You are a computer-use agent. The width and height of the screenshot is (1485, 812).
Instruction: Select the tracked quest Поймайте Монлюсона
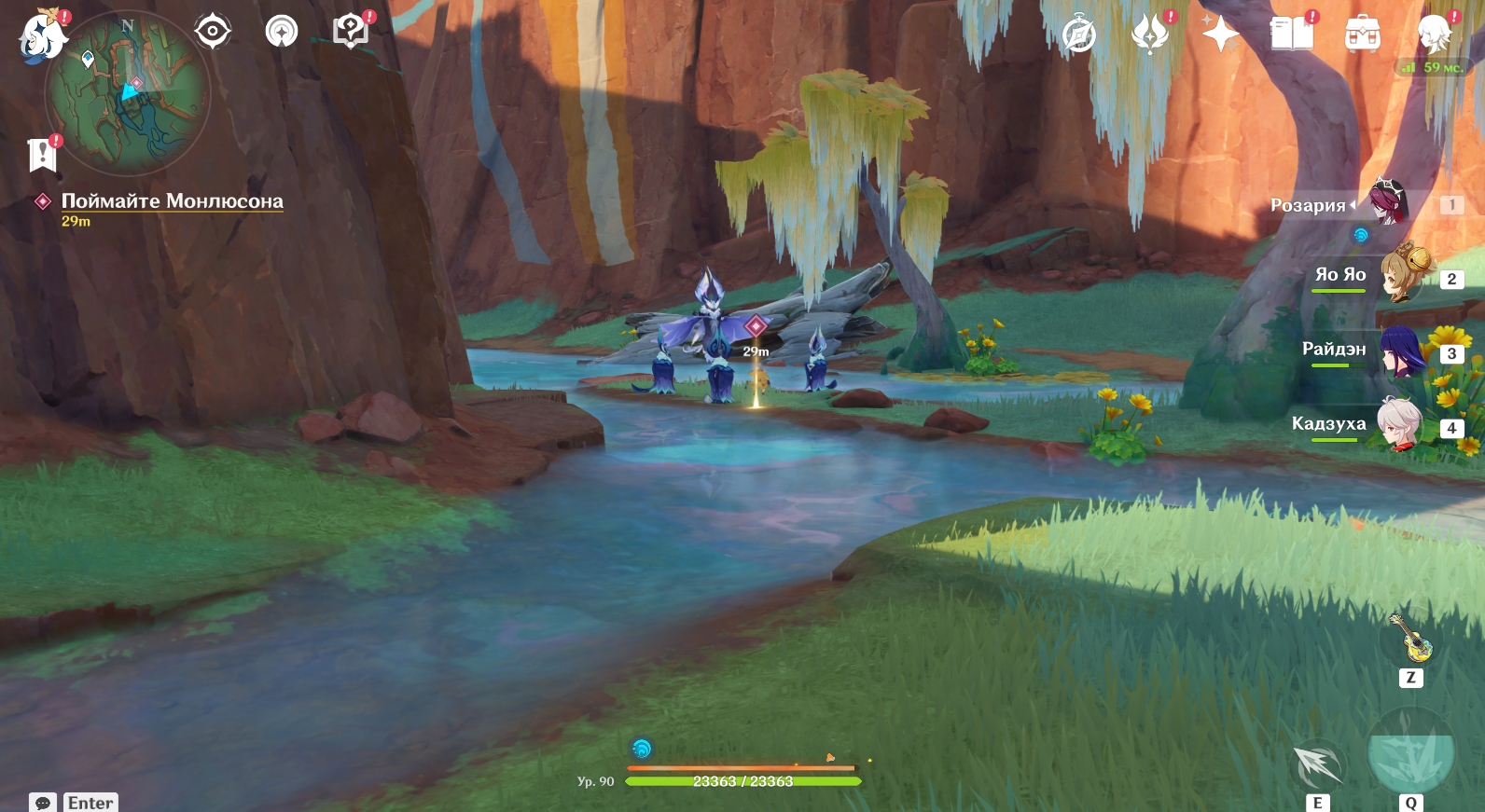(172, 201)
